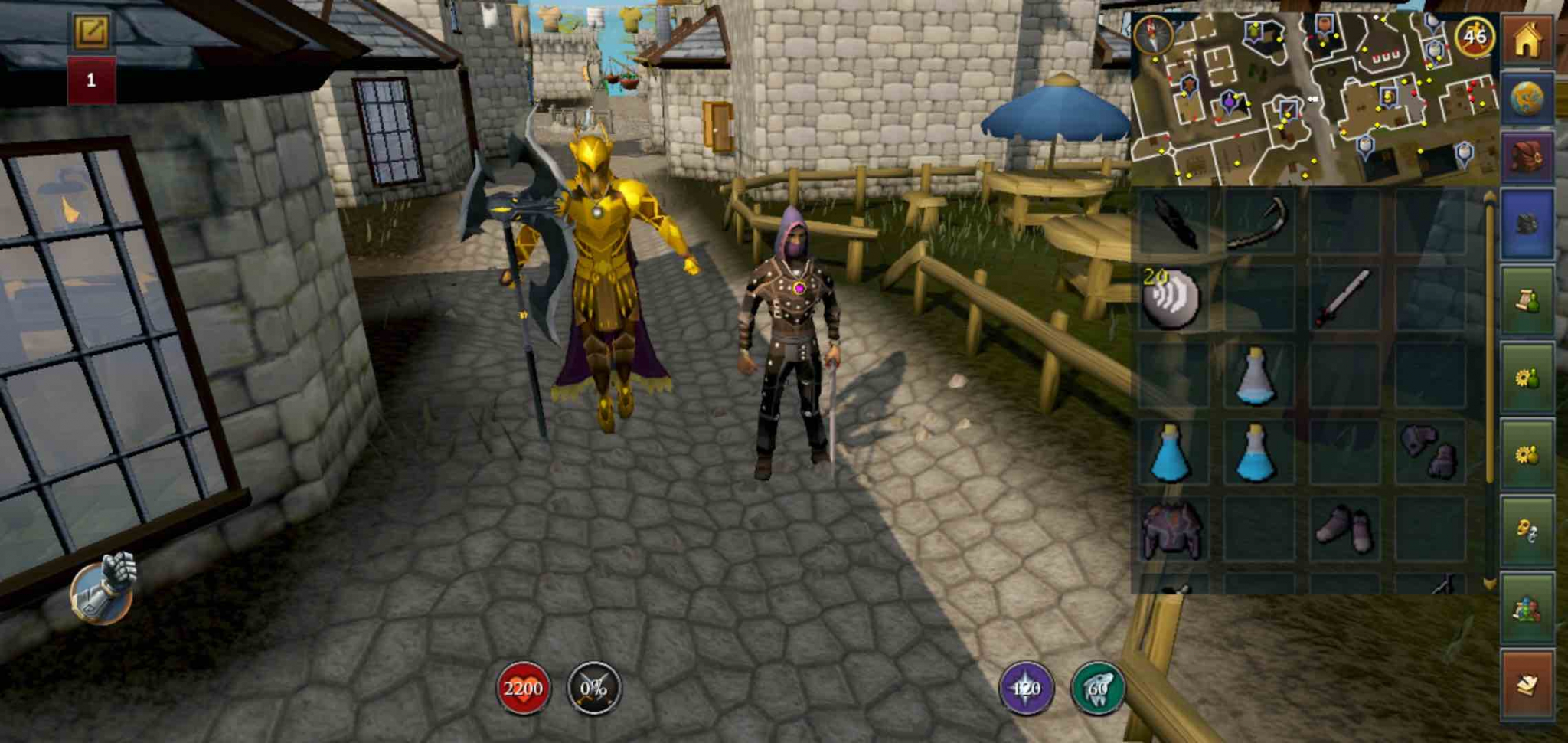This screenshot has width=1568, height=743.
Task: Expand the unread chat notification badge
Action: [x=91, y=78]
